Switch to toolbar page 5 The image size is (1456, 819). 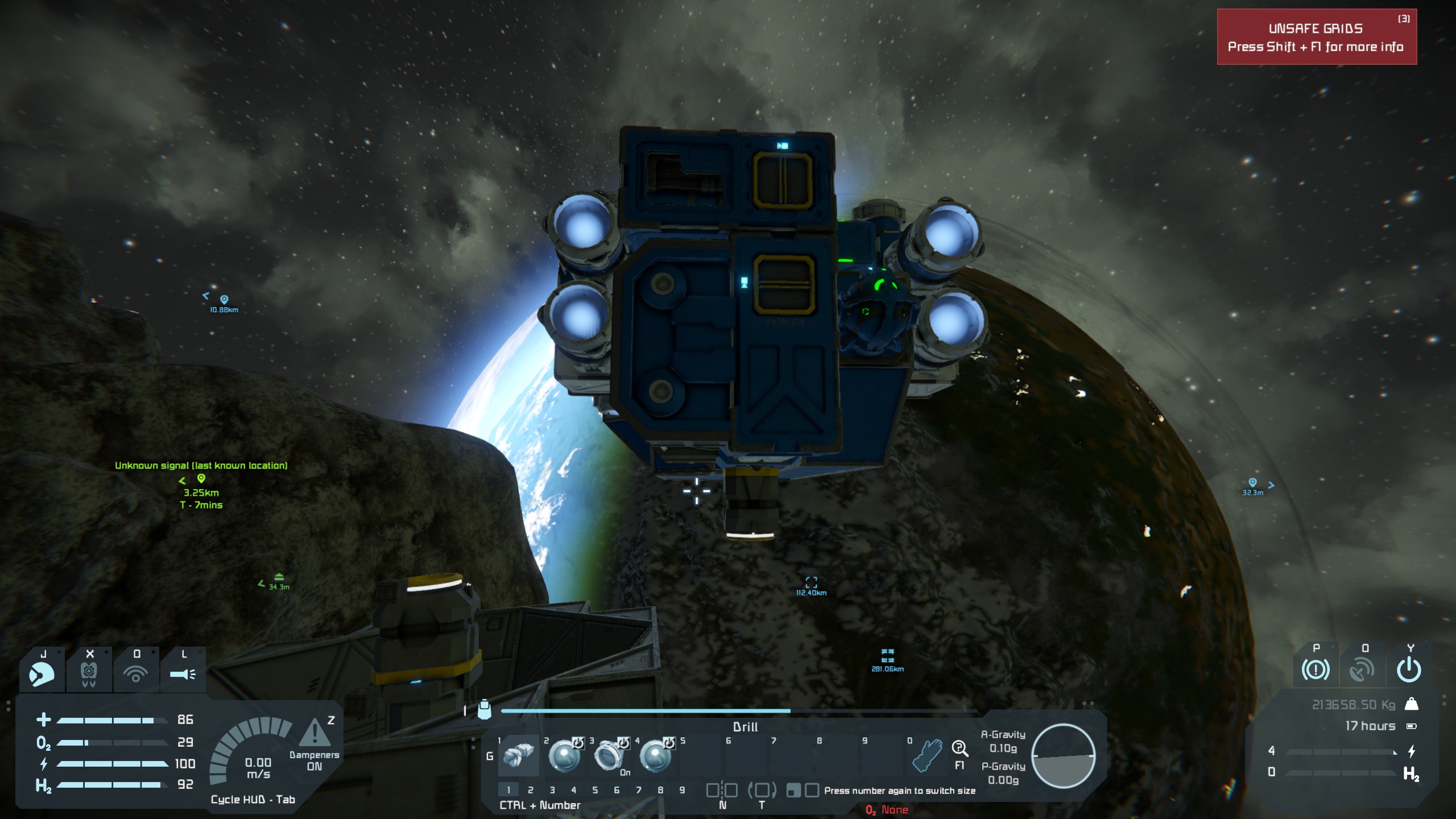tap(595, 790)
